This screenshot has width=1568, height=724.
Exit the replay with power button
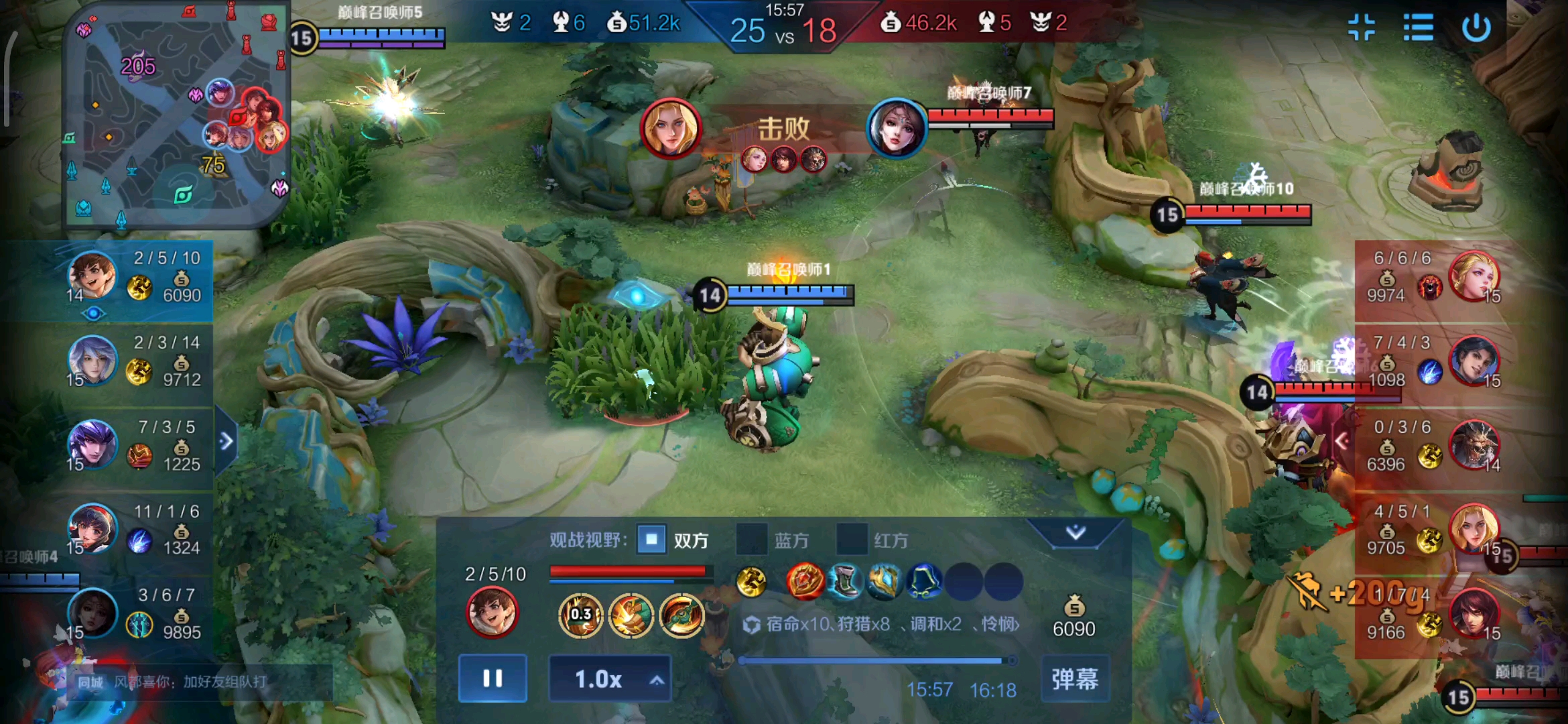pyautogui.click(x=1476, y=28)
